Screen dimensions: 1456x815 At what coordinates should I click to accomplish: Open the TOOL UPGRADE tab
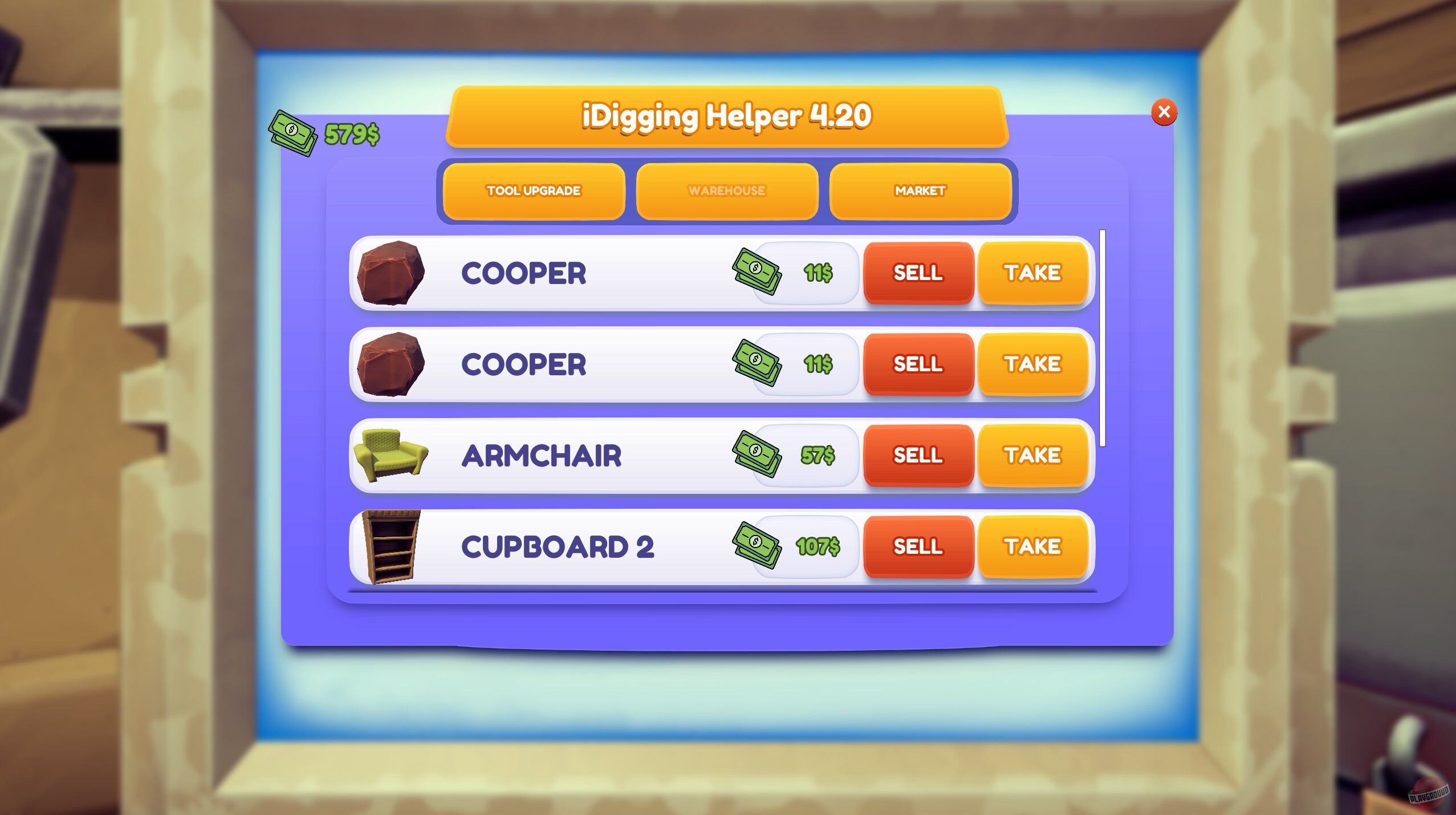(532, 191)
